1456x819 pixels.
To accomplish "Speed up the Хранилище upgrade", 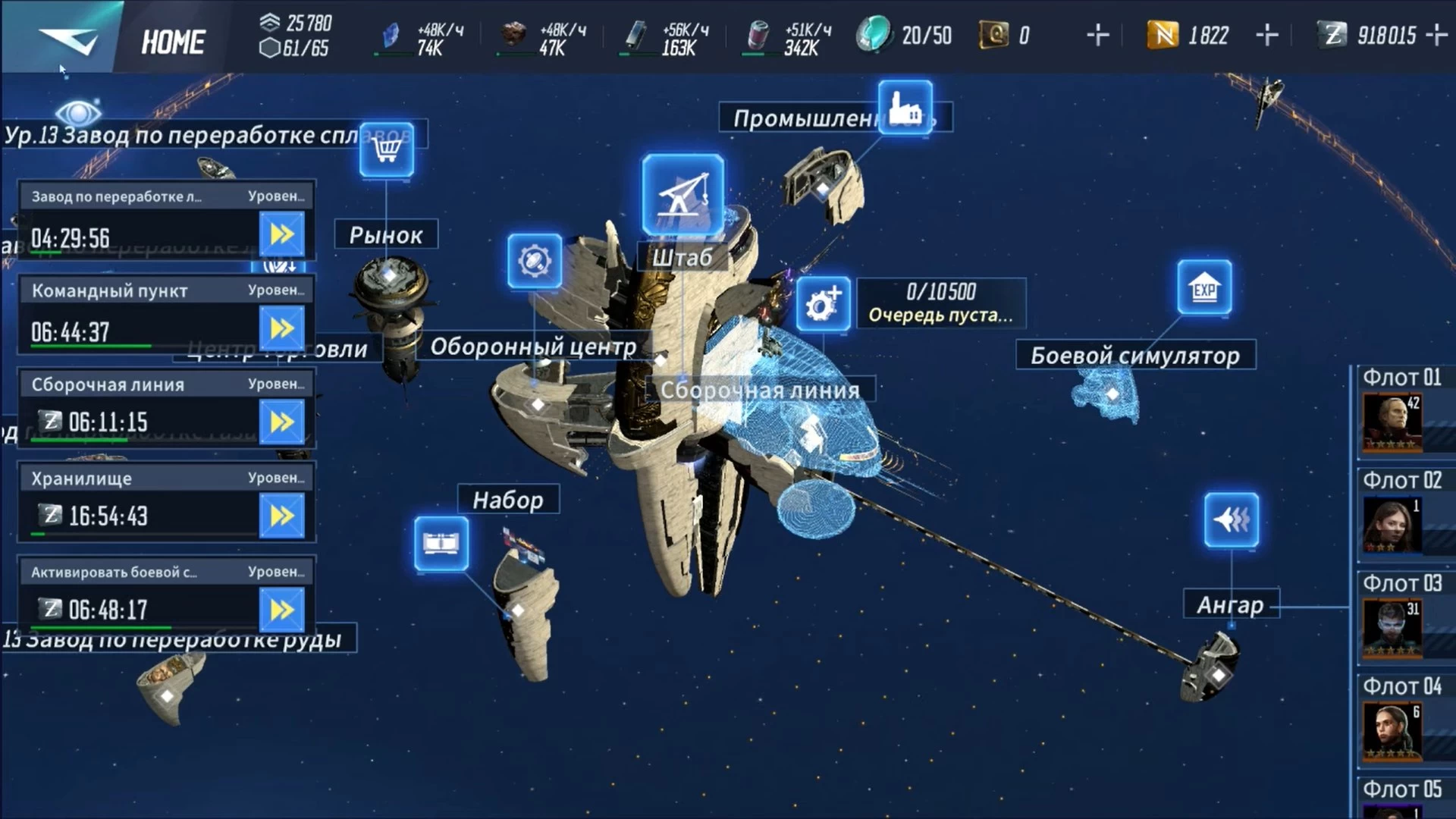I will point(282,516).
